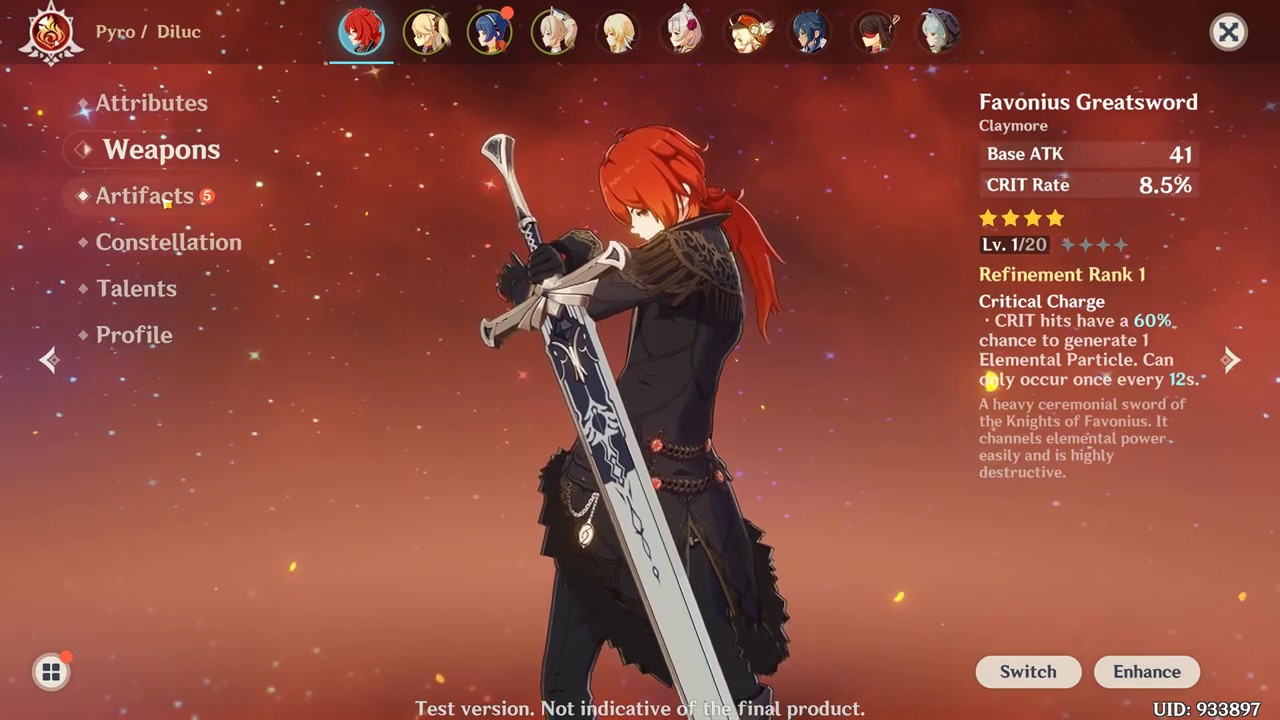Switch to Kaeya's portrait
This screenshot has width=1280, height=720.
pyautogui.click(x=811, y=33)
